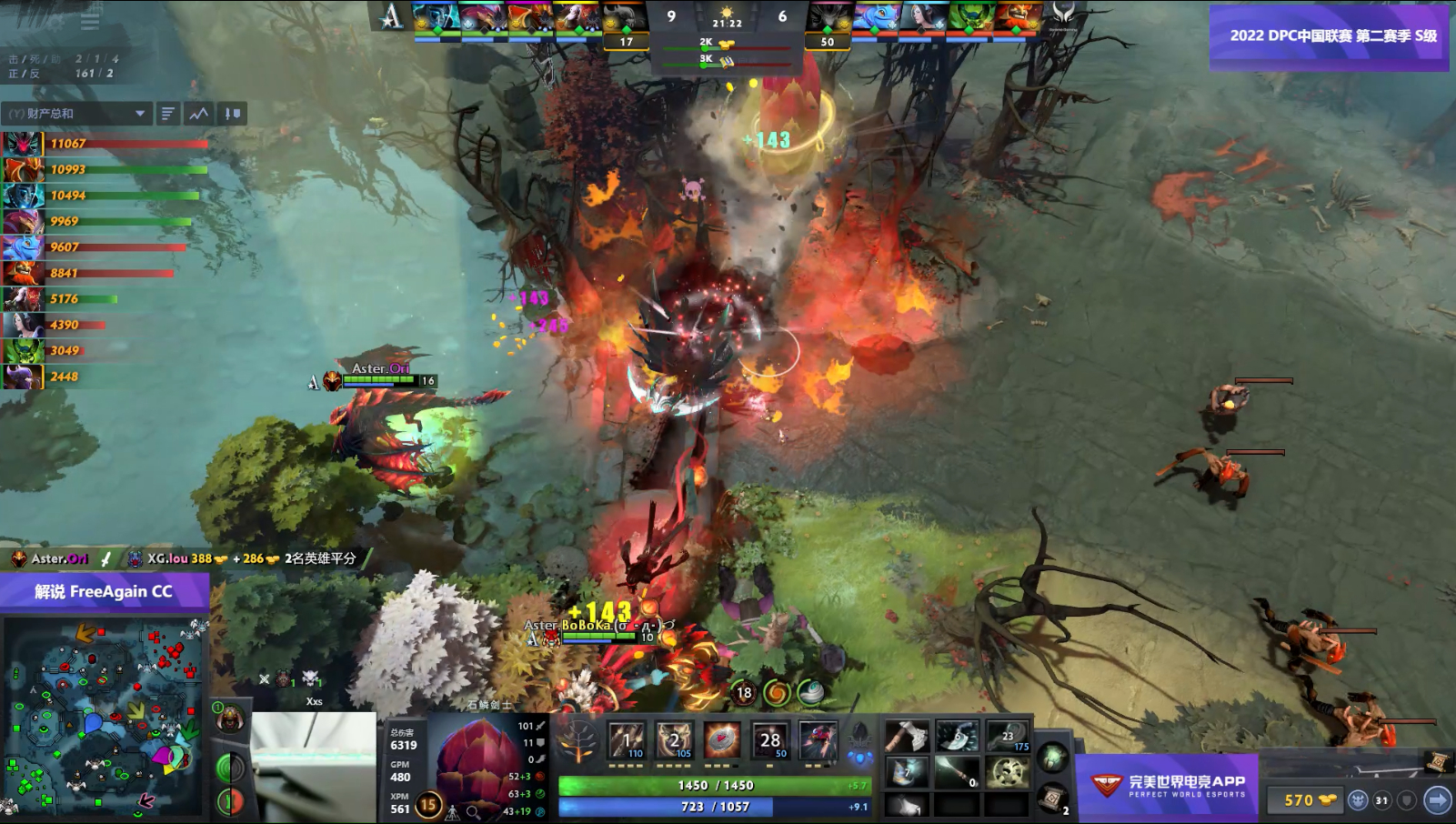Open the hero talent tree icon
Image resolution: width=1456 pixels, height=824 pixels.
tap(578, 740)
